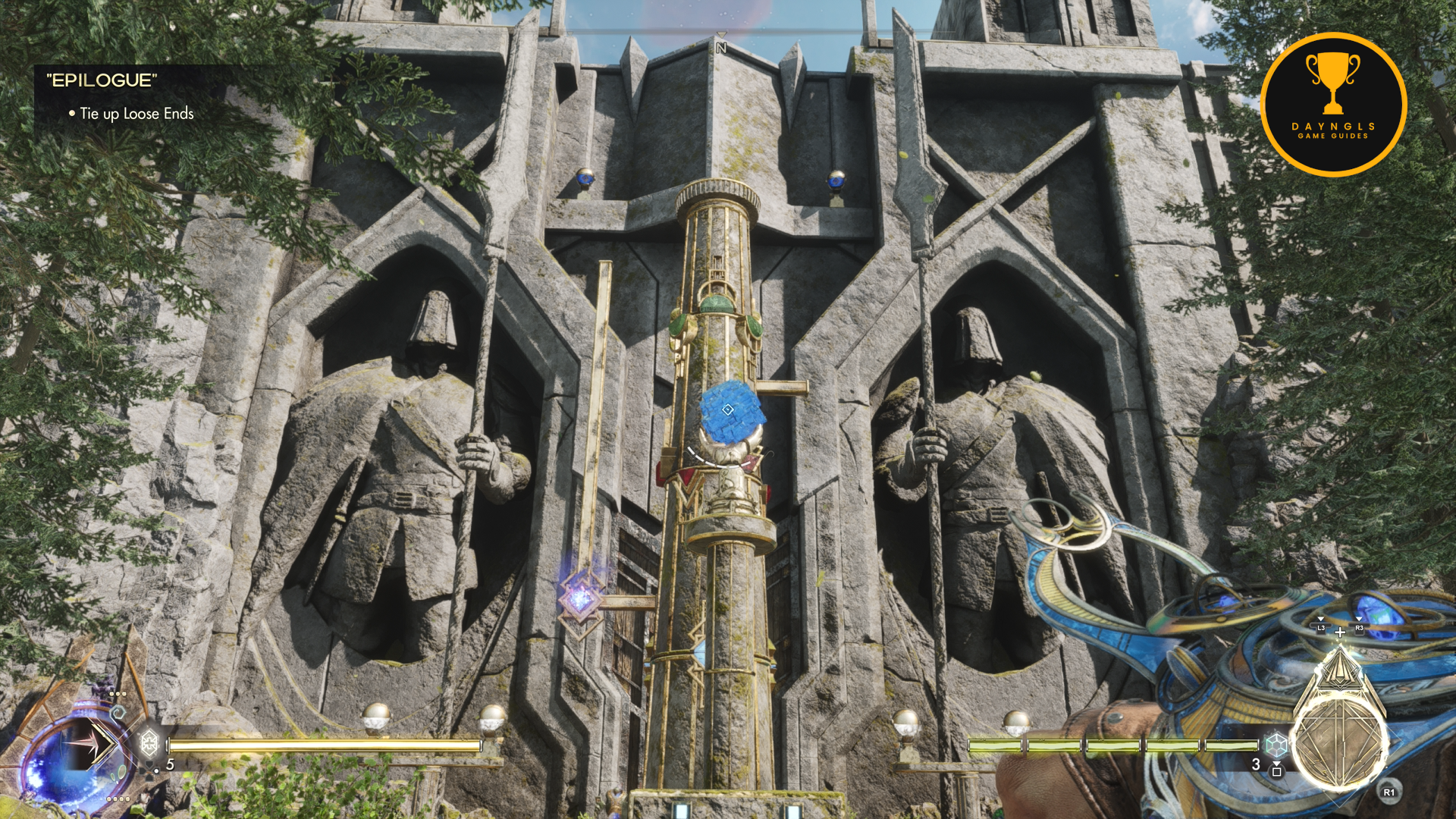Viewport: 1456px width, 819px height.
Task: Click the north compass marker
Action: (x=721, y=47)
